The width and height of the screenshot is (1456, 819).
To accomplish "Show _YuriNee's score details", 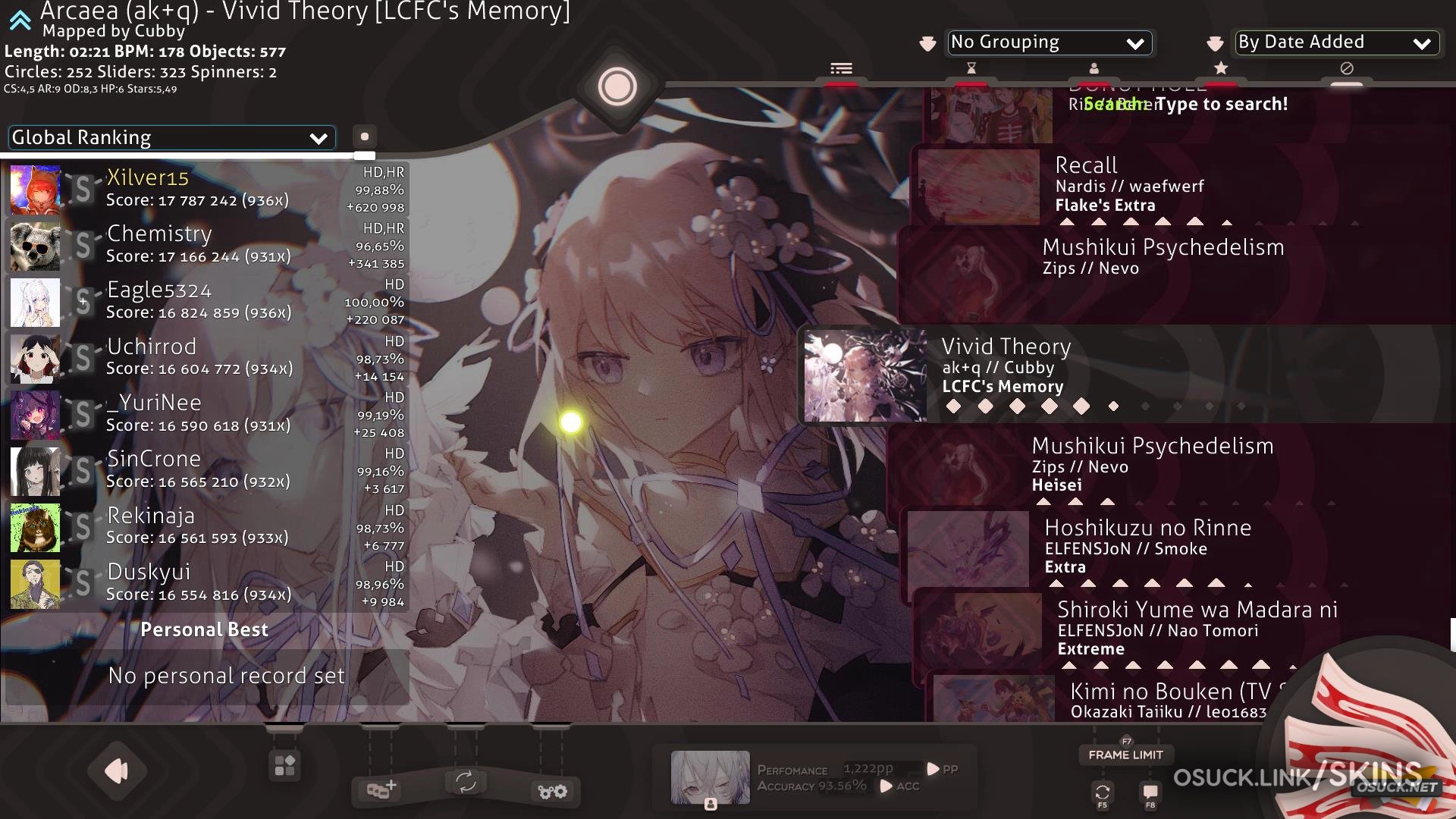I will tap(206, 414).
